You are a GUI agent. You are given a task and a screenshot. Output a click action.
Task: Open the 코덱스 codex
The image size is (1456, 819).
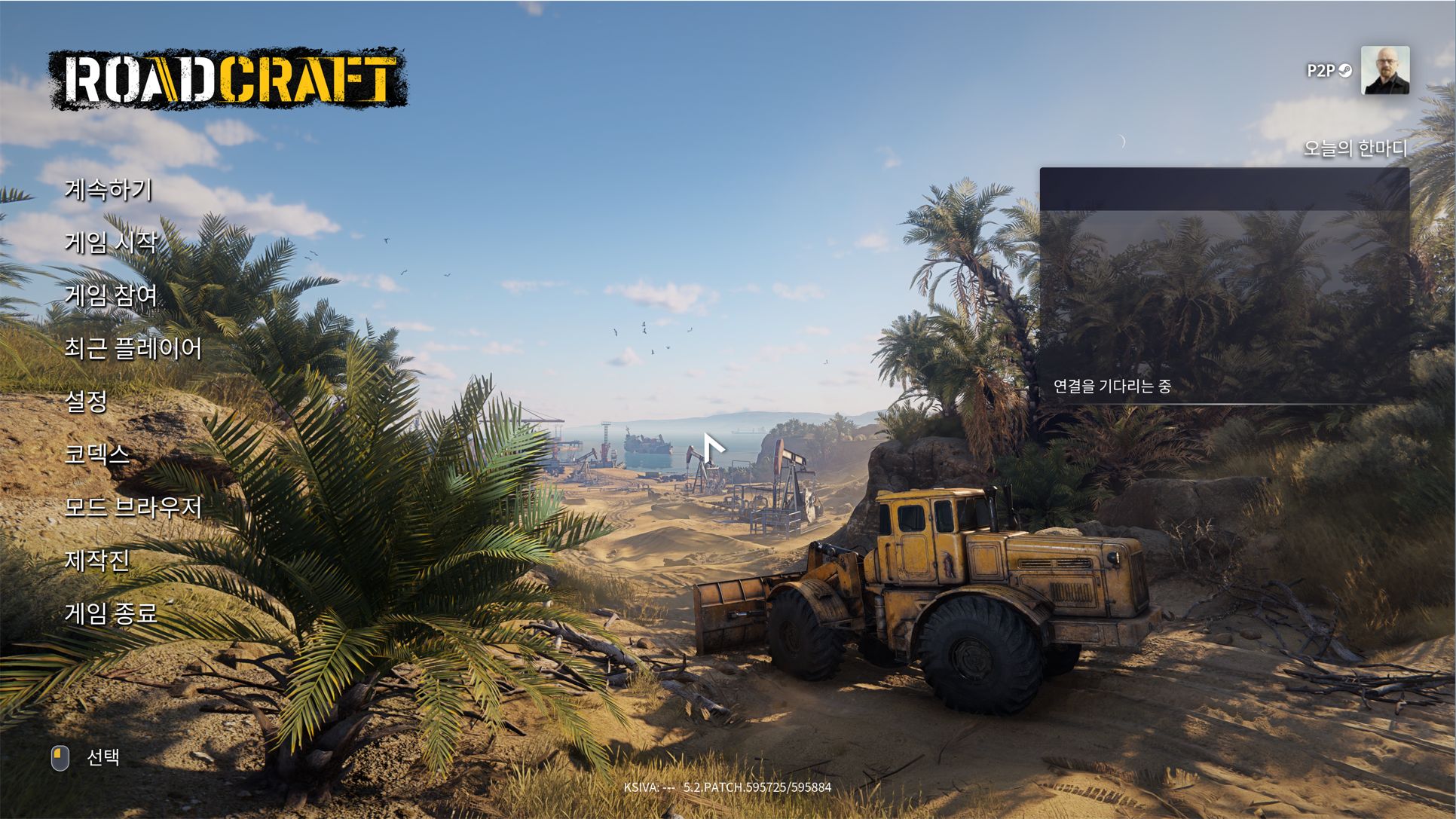[x=97, y=454]
